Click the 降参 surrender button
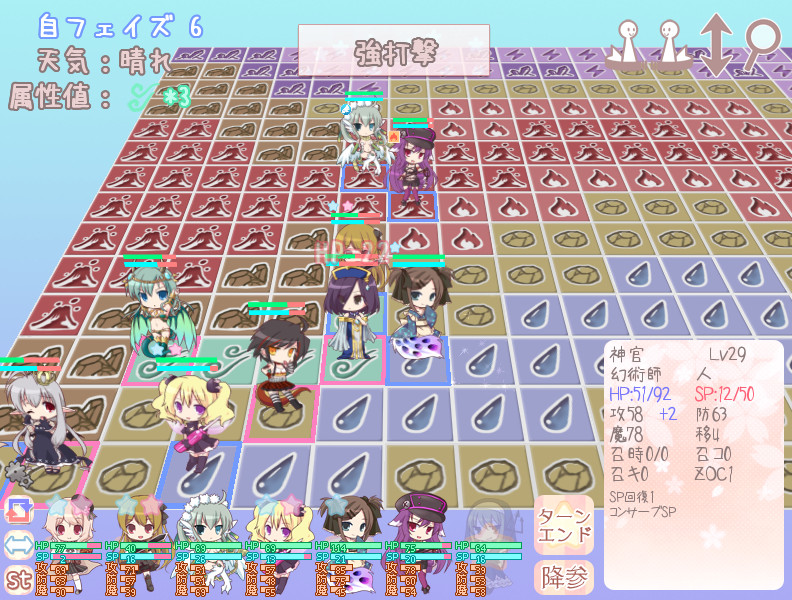The image size is (792, 600). click(x=563, y=577)
